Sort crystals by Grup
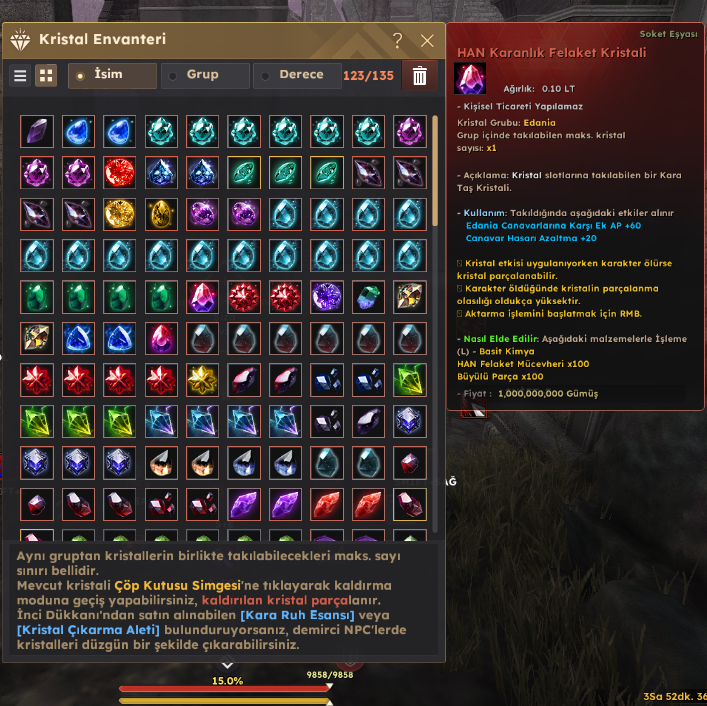Image resolution: width=707 pixels, height=706 pixels. pyautogui.click(x=204, y=76)
